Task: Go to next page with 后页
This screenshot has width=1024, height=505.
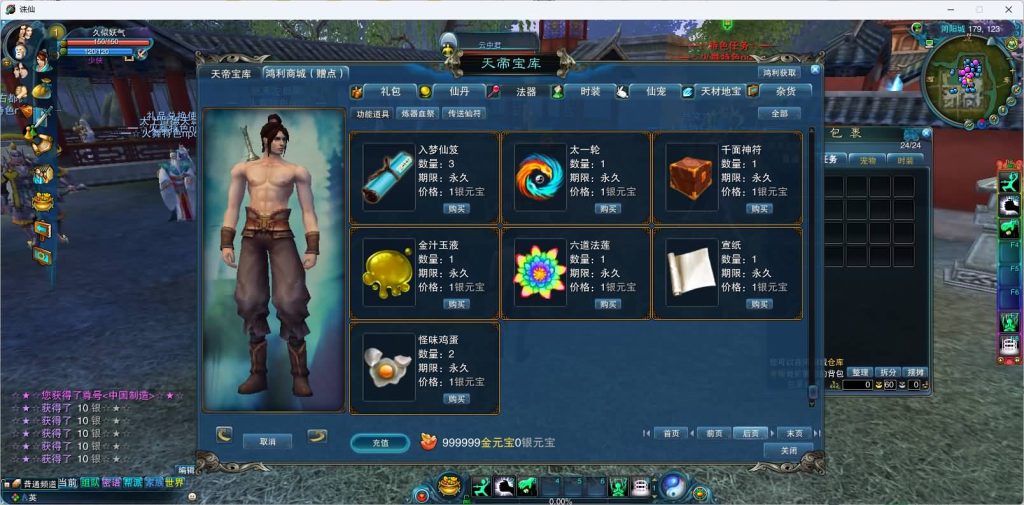Action: (x=750, y=433)
